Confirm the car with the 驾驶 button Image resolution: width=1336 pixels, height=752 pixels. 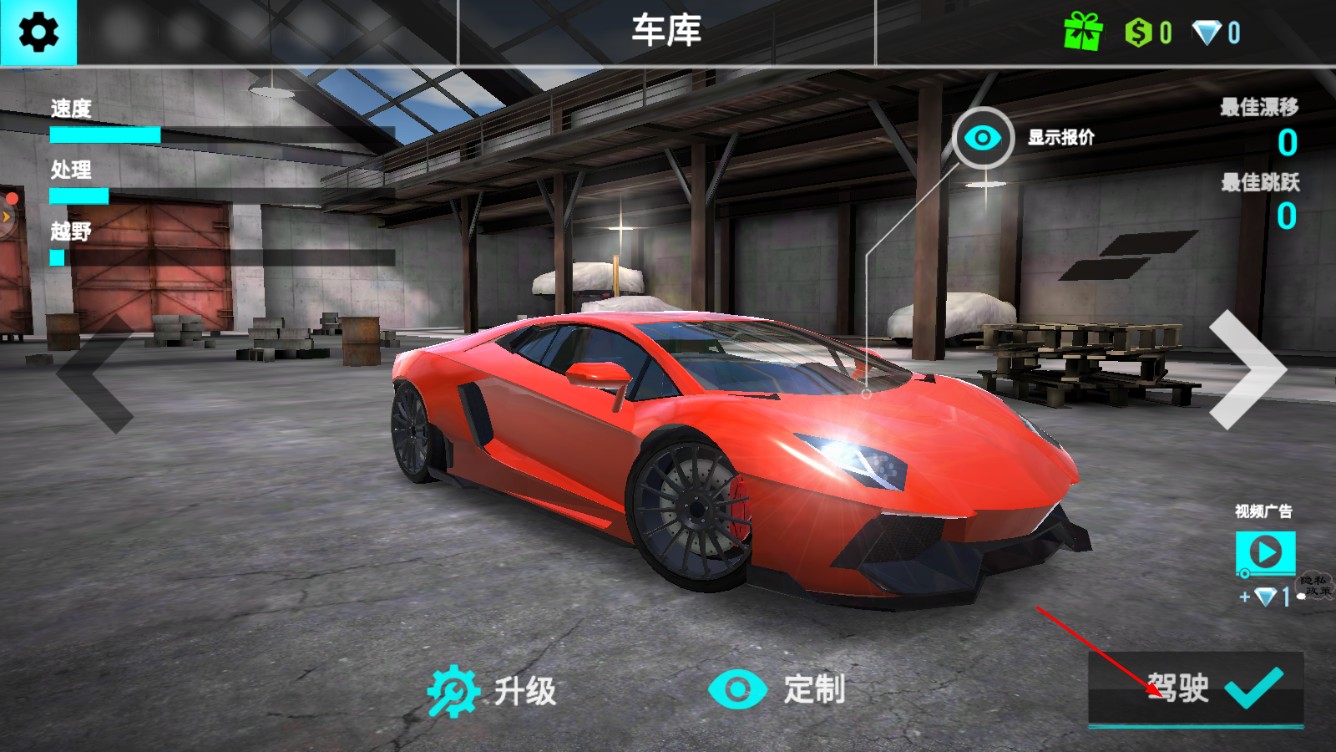[1196, 689]
